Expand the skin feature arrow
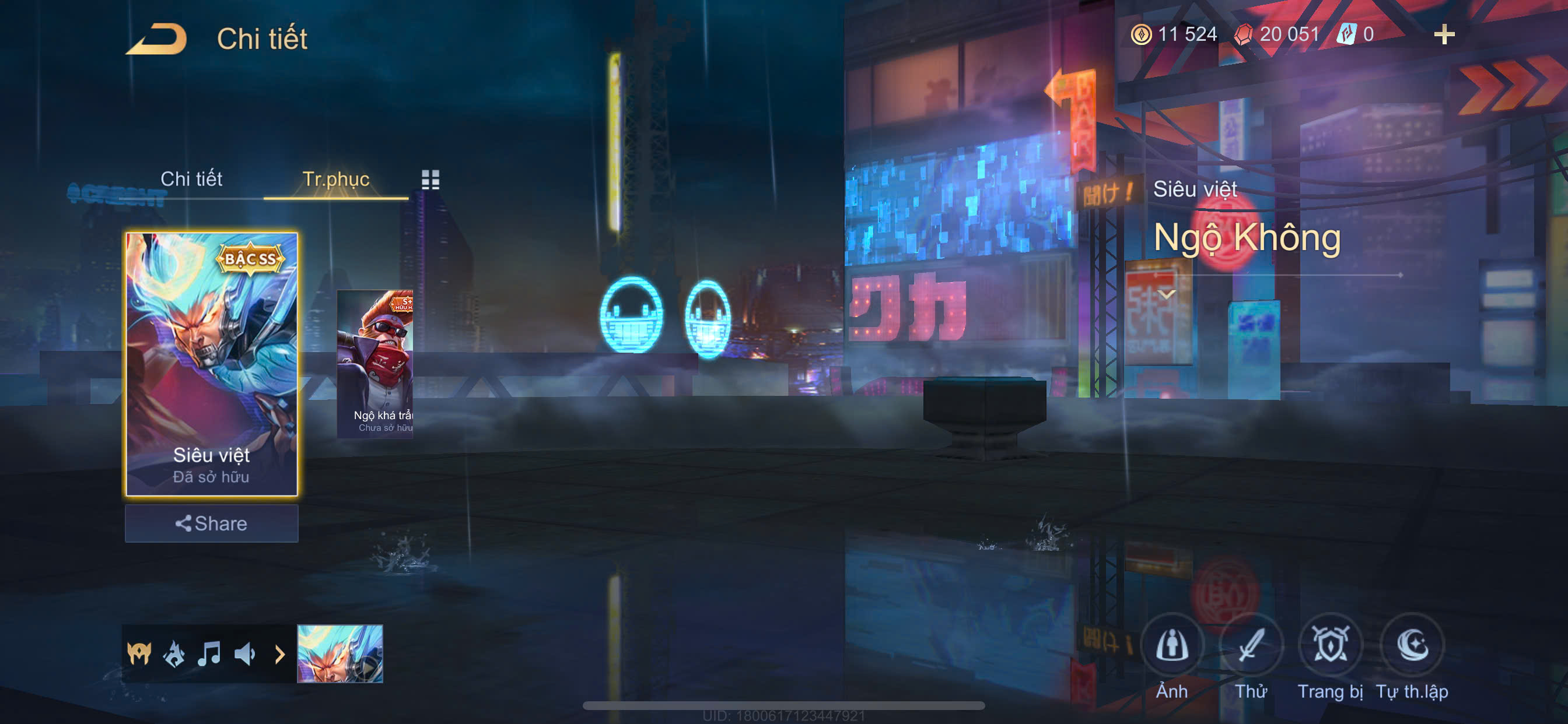The image size is (1568, 724). click(x=279, y=654)
